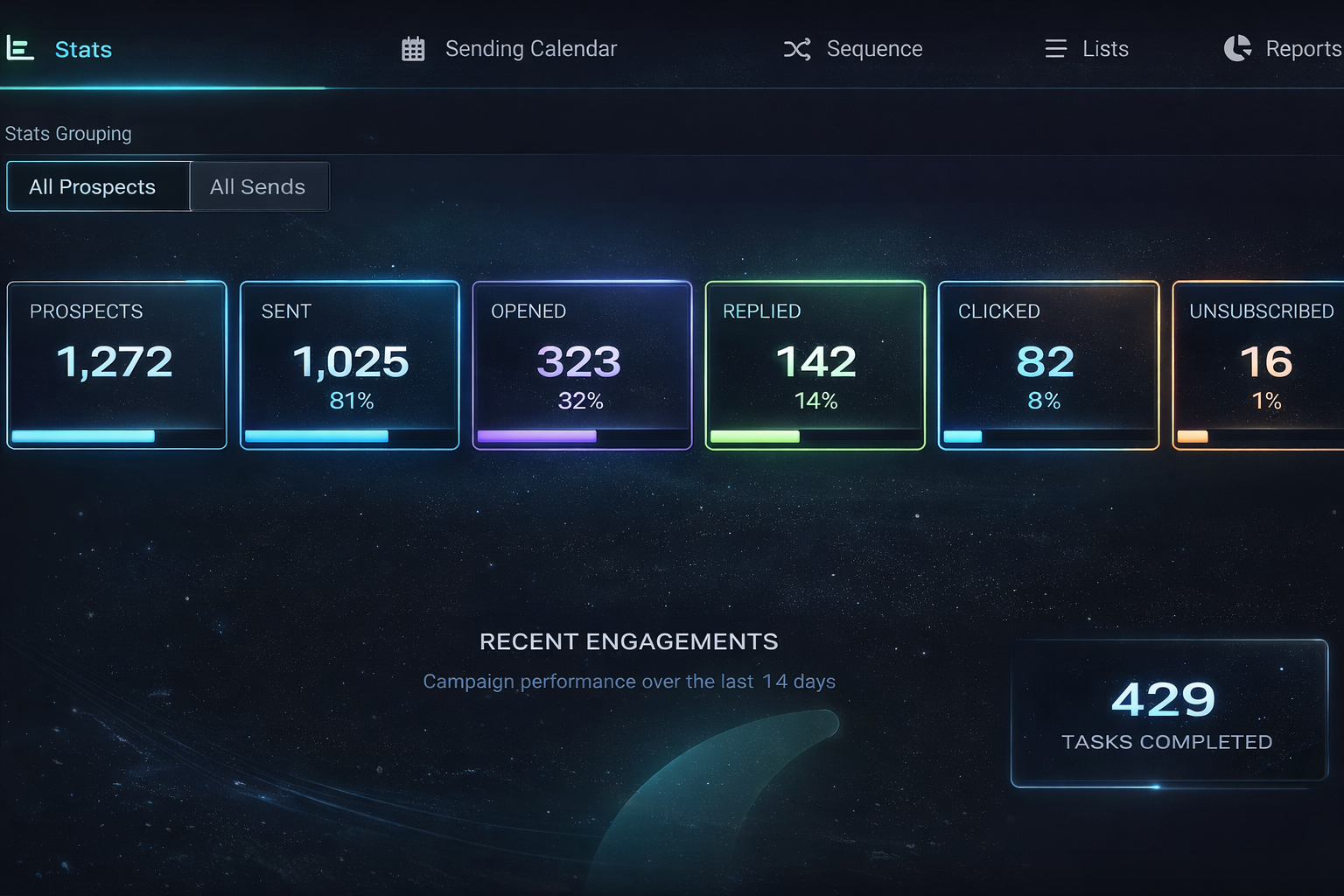This screenshot has height=896, width=1344.
Task: Click the bar chart Stats icon
Action: pos(20,49)
